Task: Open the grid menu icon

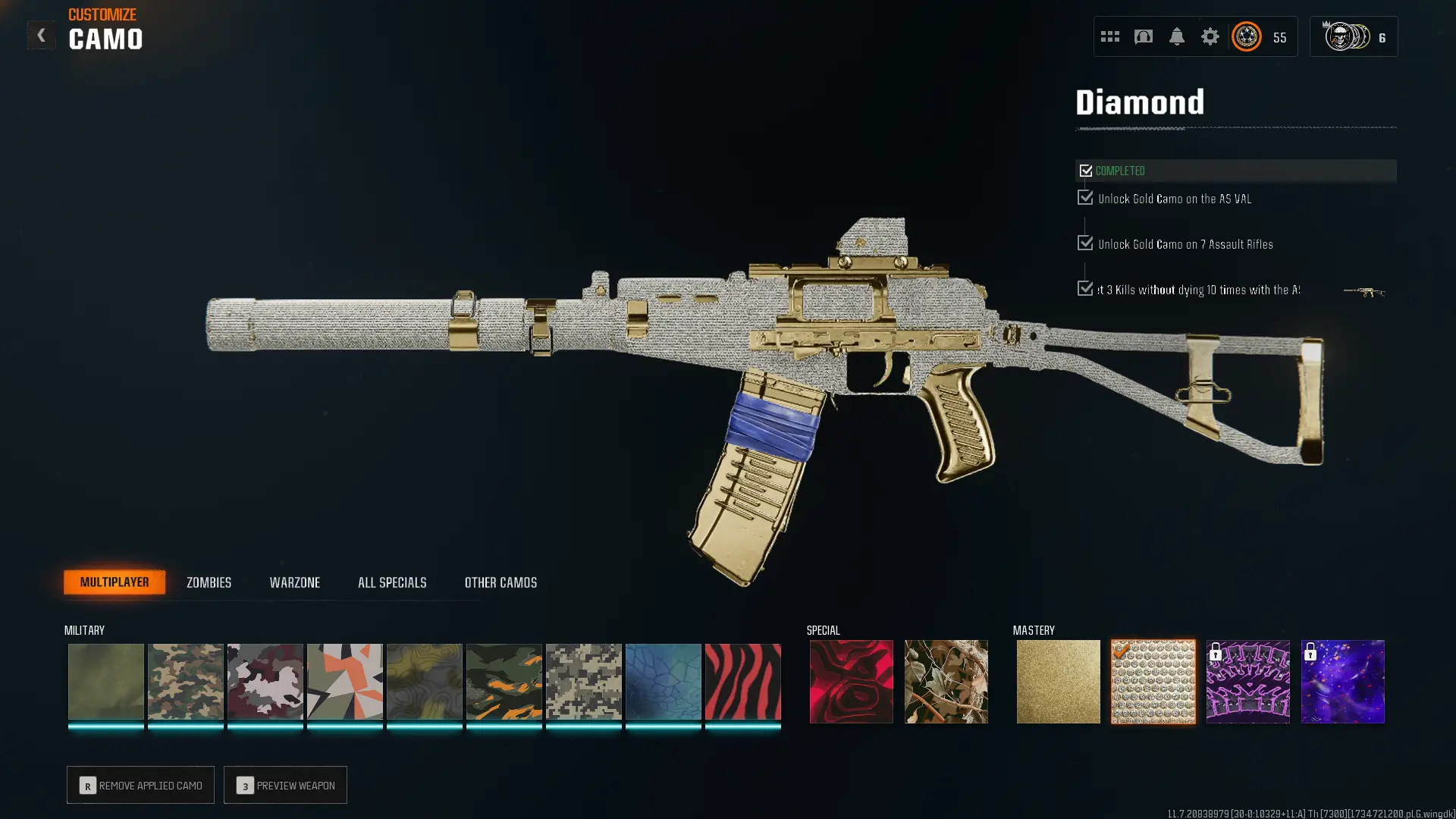Action: (1109, 36)
